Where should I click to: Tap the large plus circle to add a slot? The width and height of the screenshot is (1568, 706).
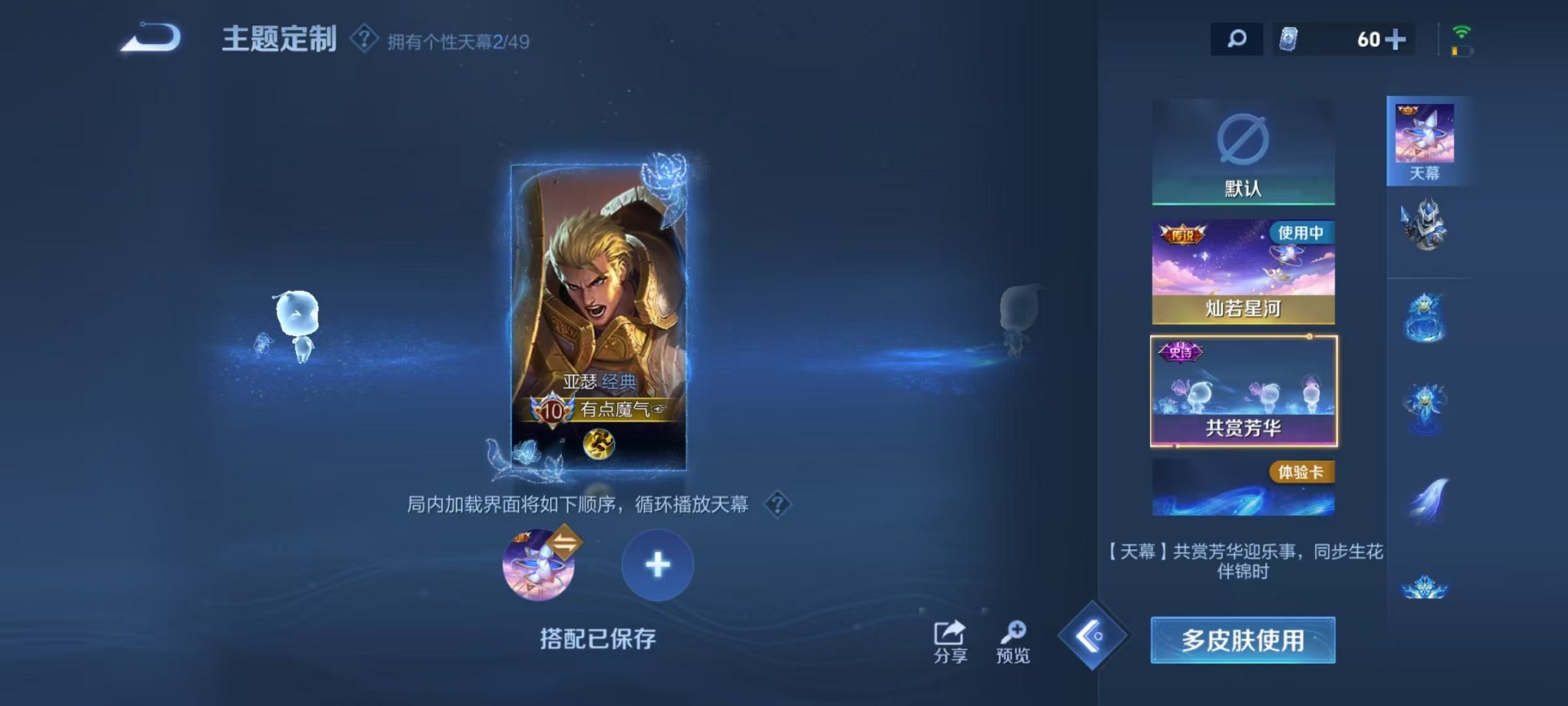click(657, 565)
